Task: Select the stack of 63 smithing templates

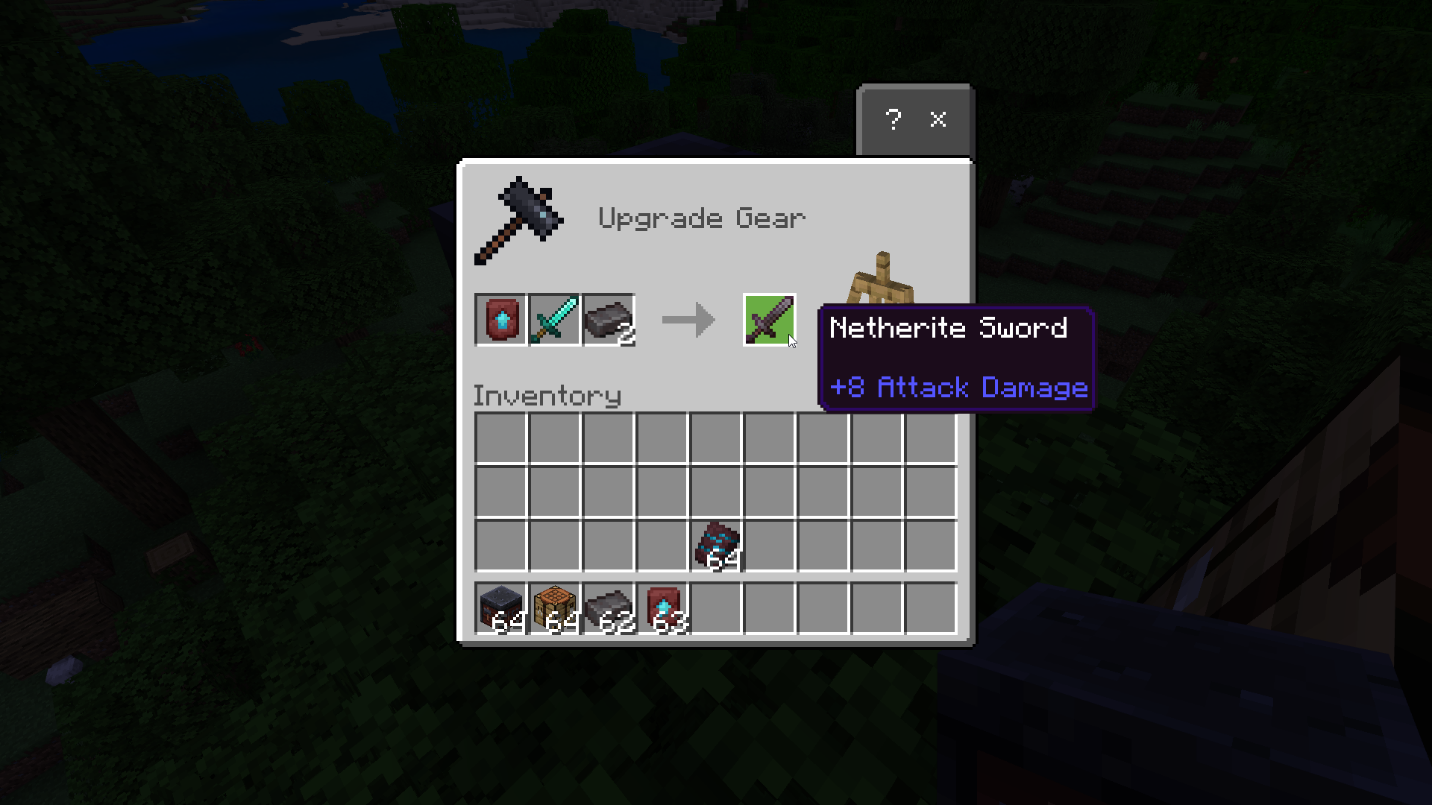Action: click(662, 608)
